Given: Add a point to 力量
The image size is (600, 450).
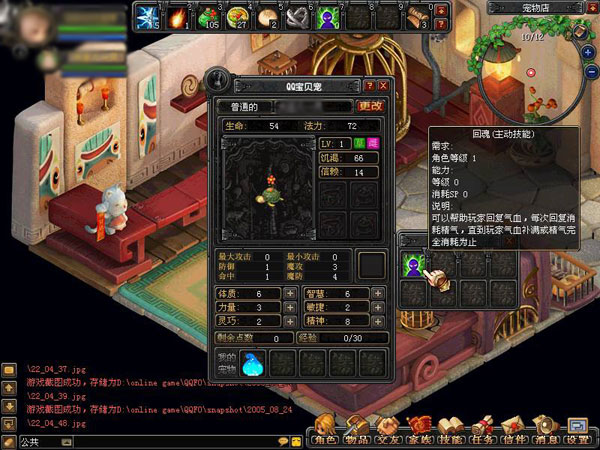Looking at the screenshot, I should [290, 308].
